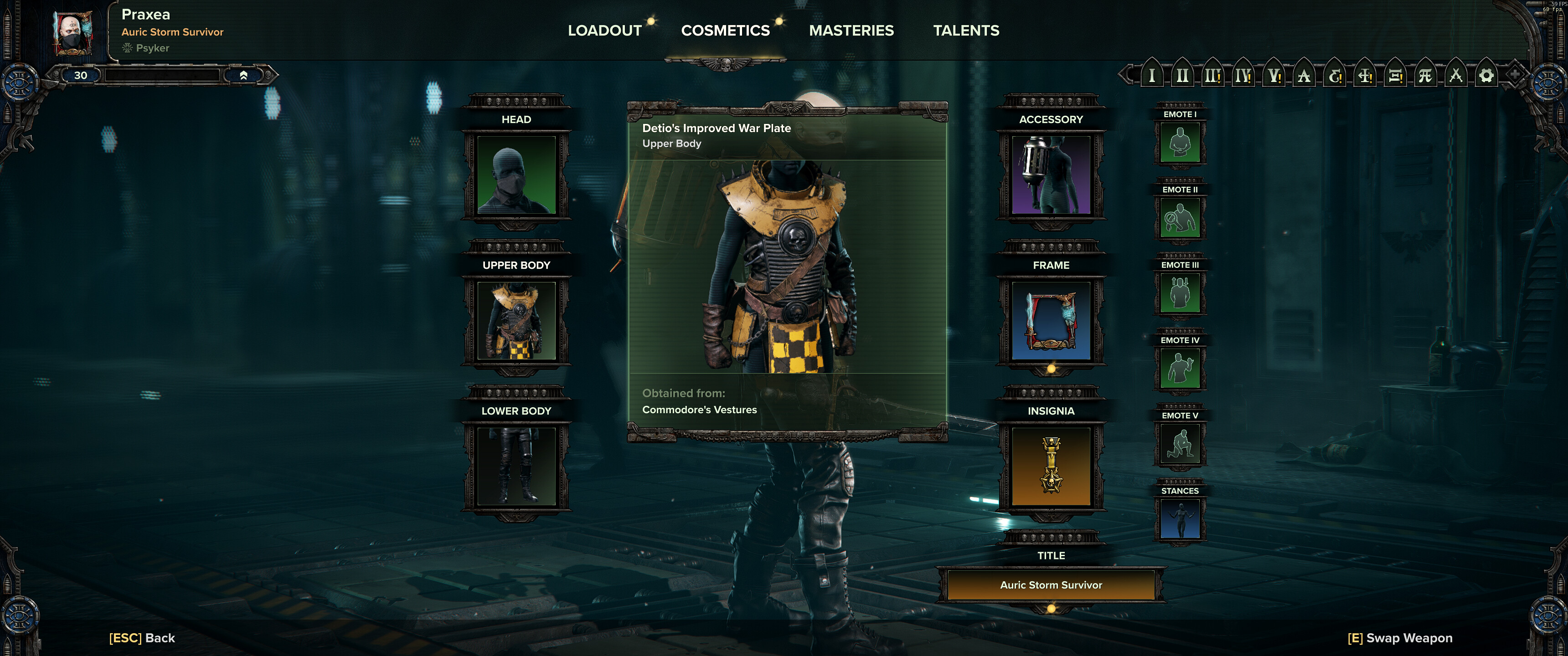Image resolution: width=1568 pixels, height=656 pixels.
Task: Switch to loadout preset II
Action: pyautogui.click(x=1182, y=76)
